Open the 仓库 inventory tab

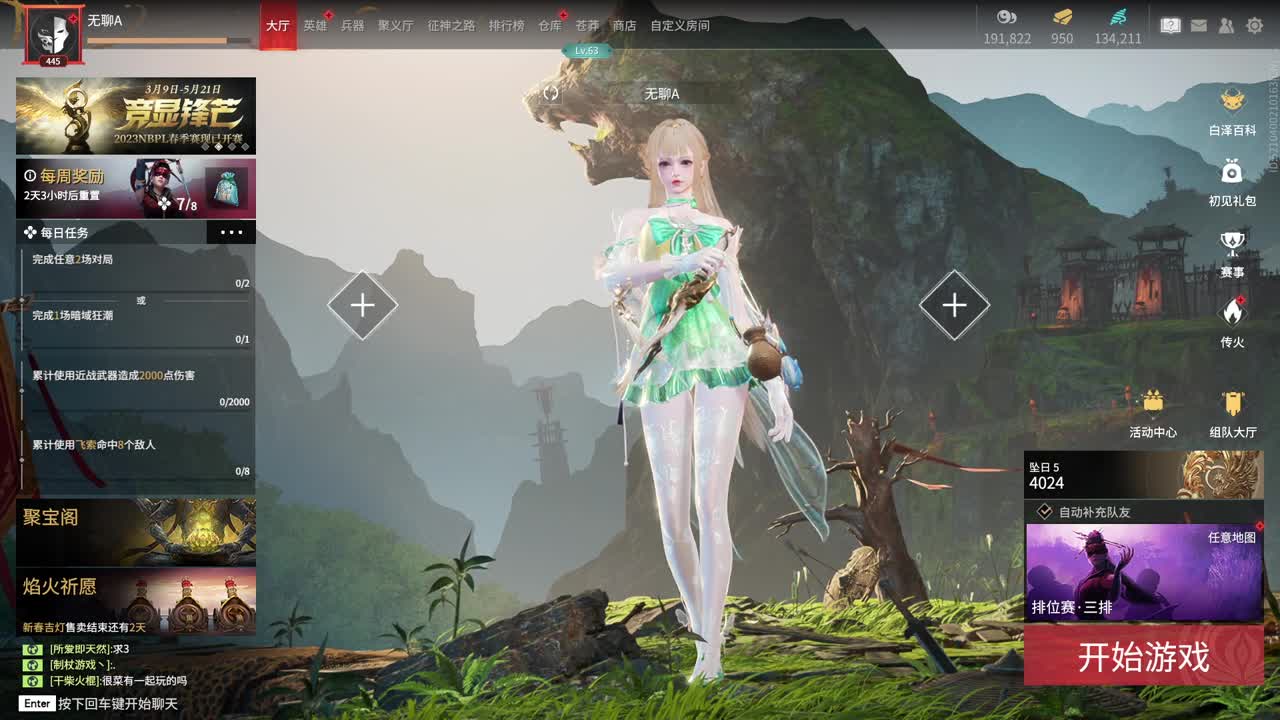550,25
